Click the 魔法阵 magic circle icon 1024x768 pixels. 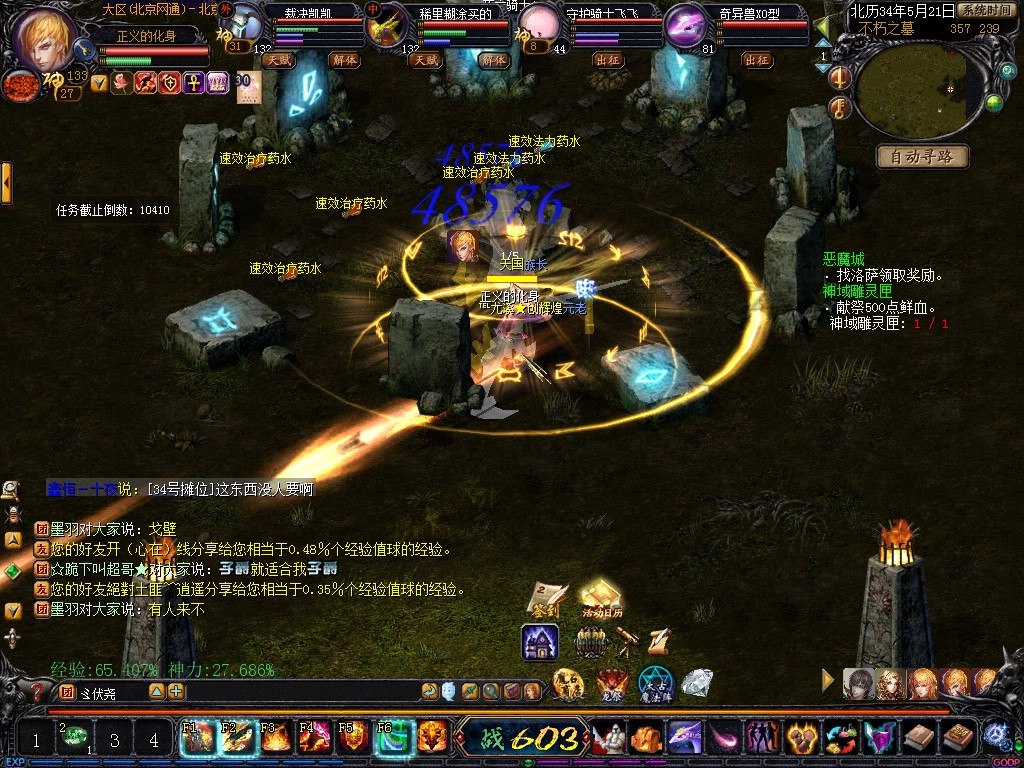(x=656, y=683)
